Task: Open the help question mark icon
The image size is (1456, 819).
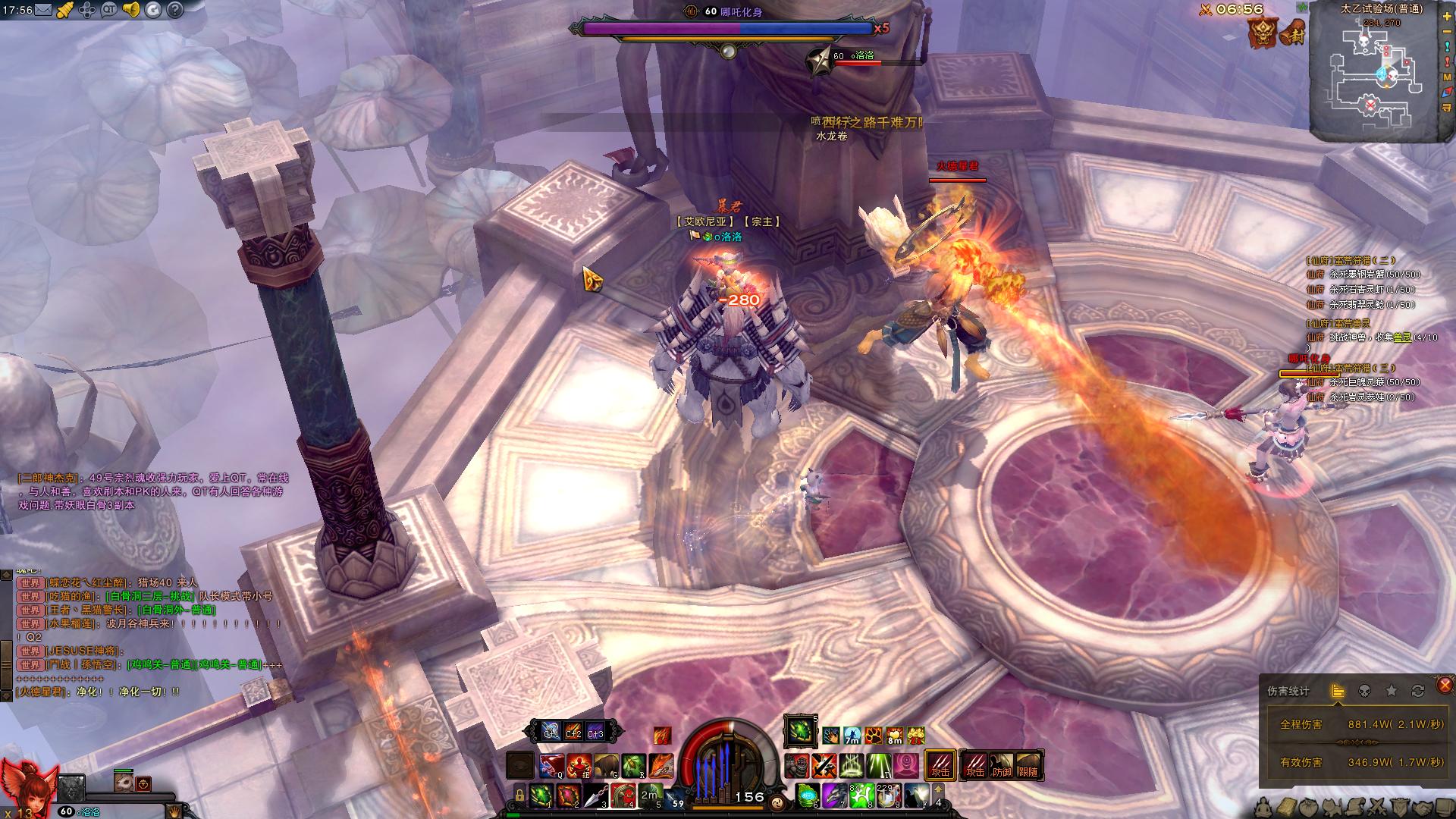Action: [175, 10]
